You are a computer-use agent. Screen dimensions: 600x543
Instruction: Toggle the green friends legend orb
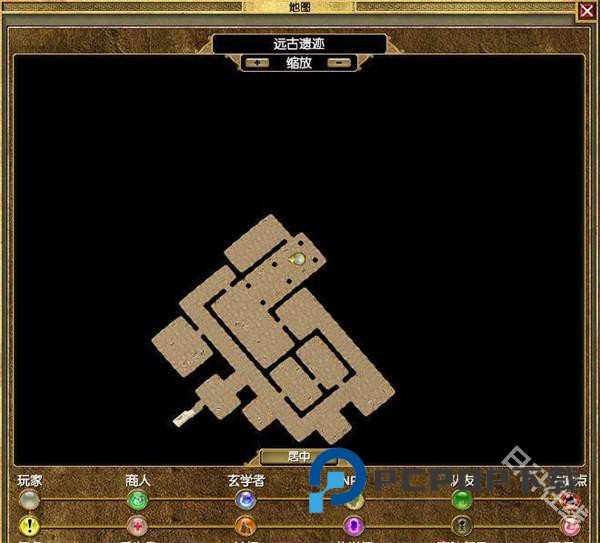461,500
